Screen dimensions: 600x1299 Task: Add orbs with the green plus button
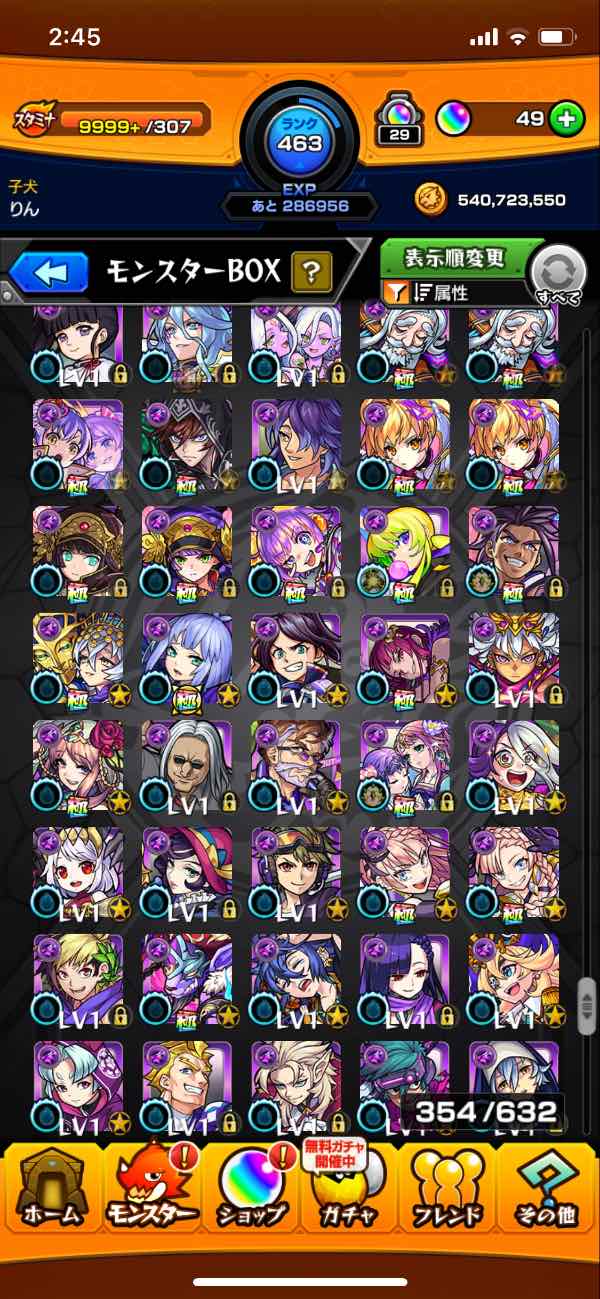[566, 119]
